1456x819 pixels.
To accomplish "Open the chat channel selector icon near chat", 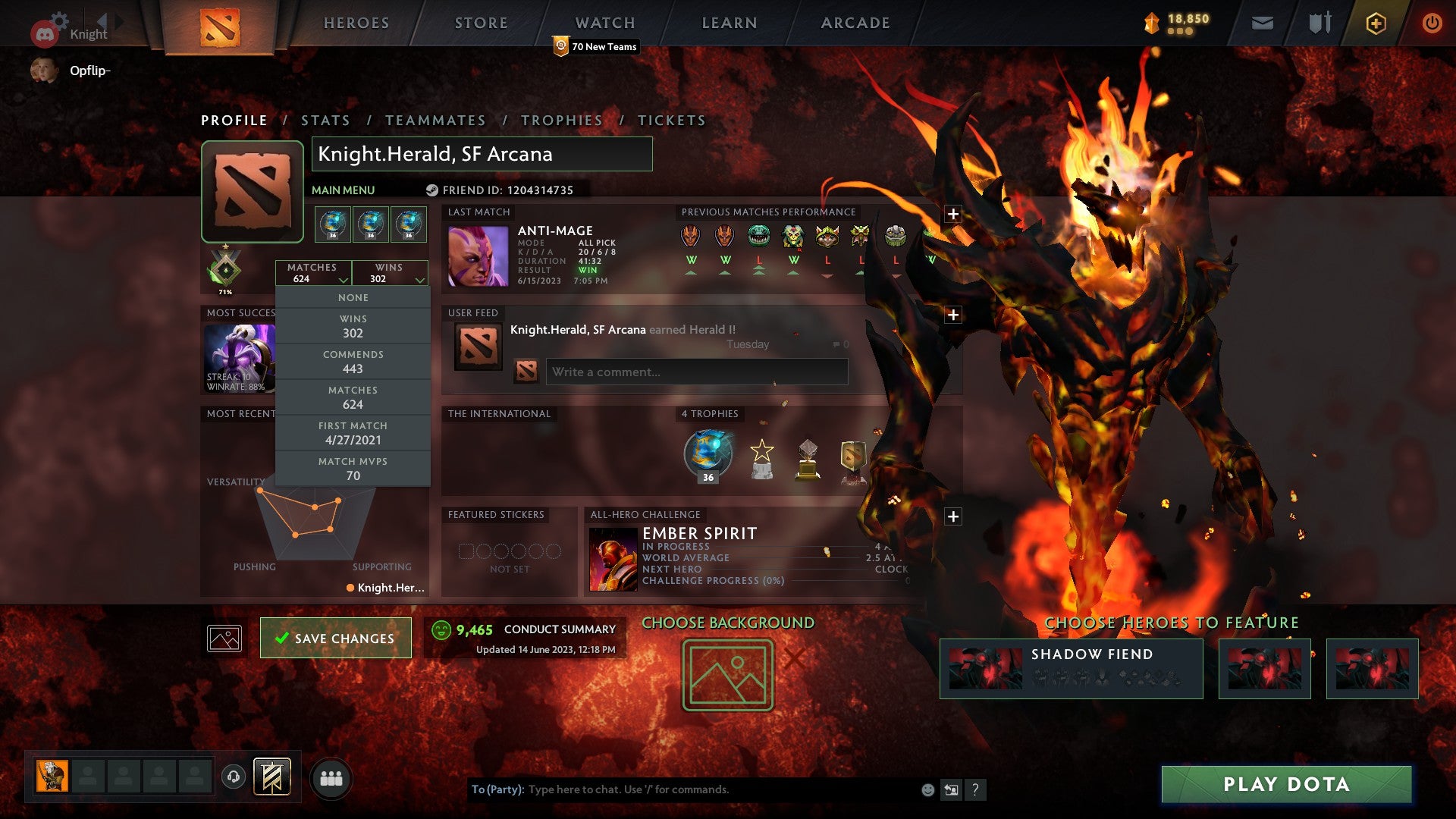I will 952,789.
